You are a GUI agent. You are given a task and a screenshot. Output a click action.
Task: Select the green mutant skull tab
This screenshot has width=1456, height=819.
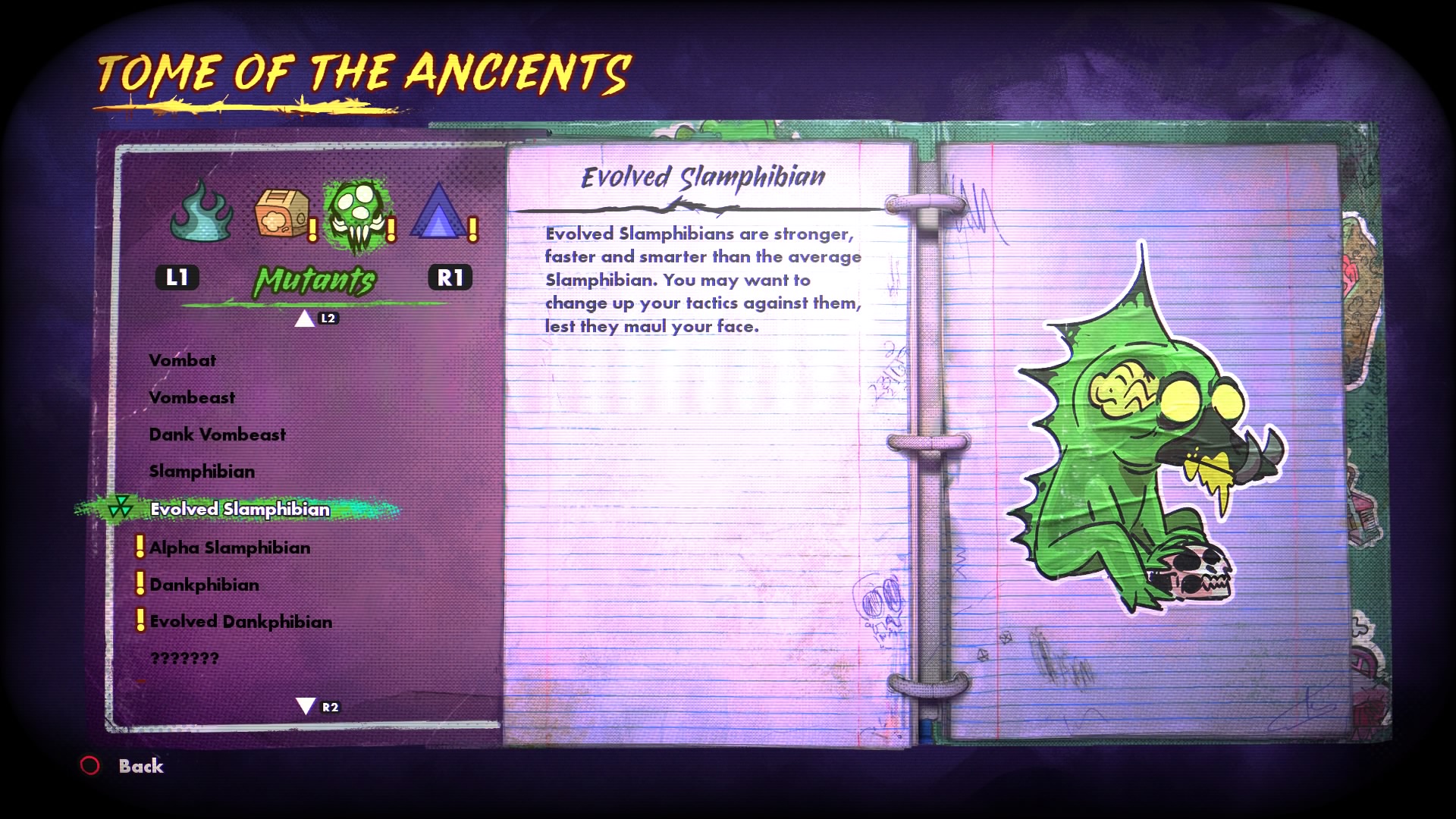pos(356,214)
